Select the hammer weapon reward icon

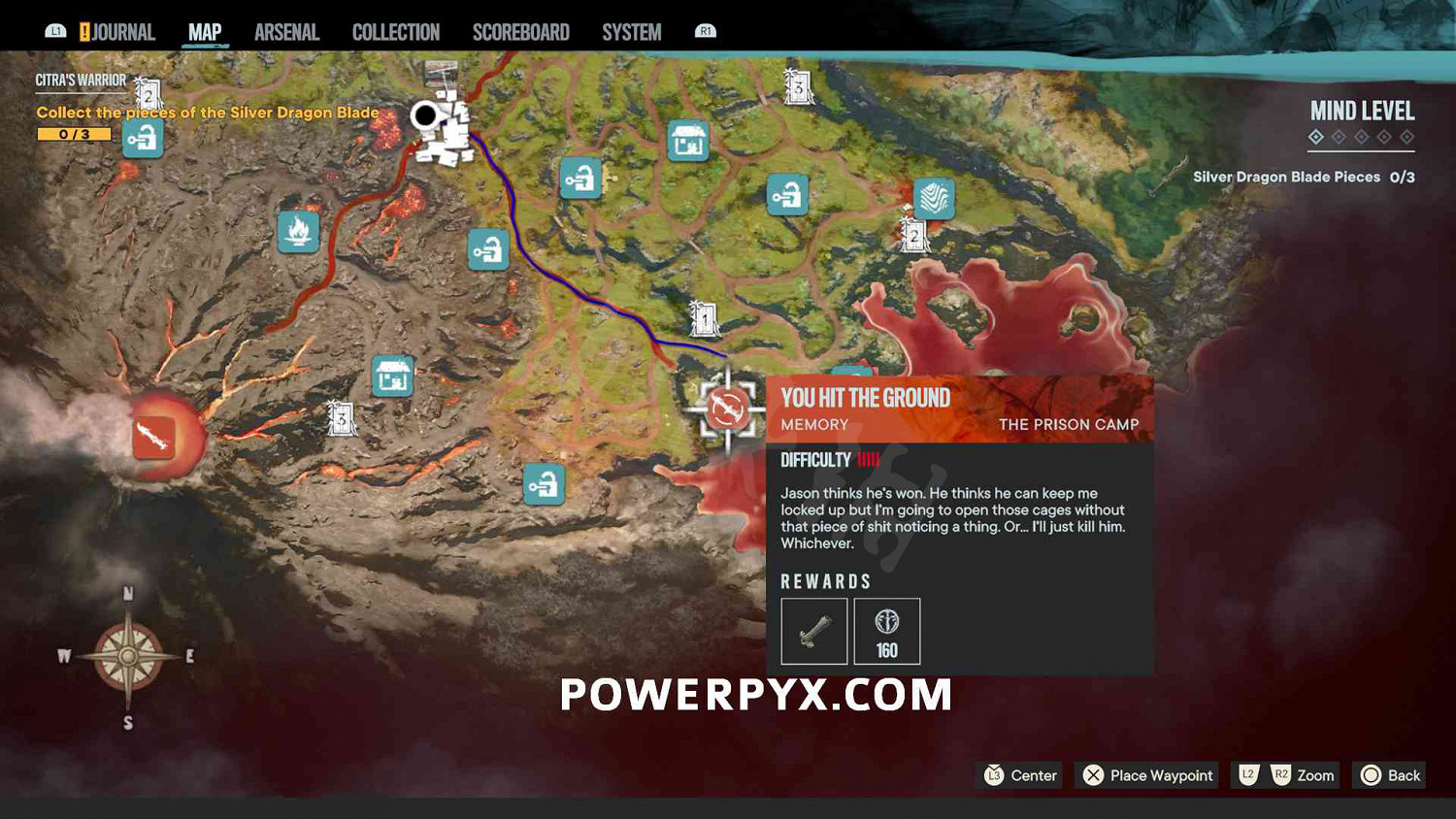pos(813,631)
